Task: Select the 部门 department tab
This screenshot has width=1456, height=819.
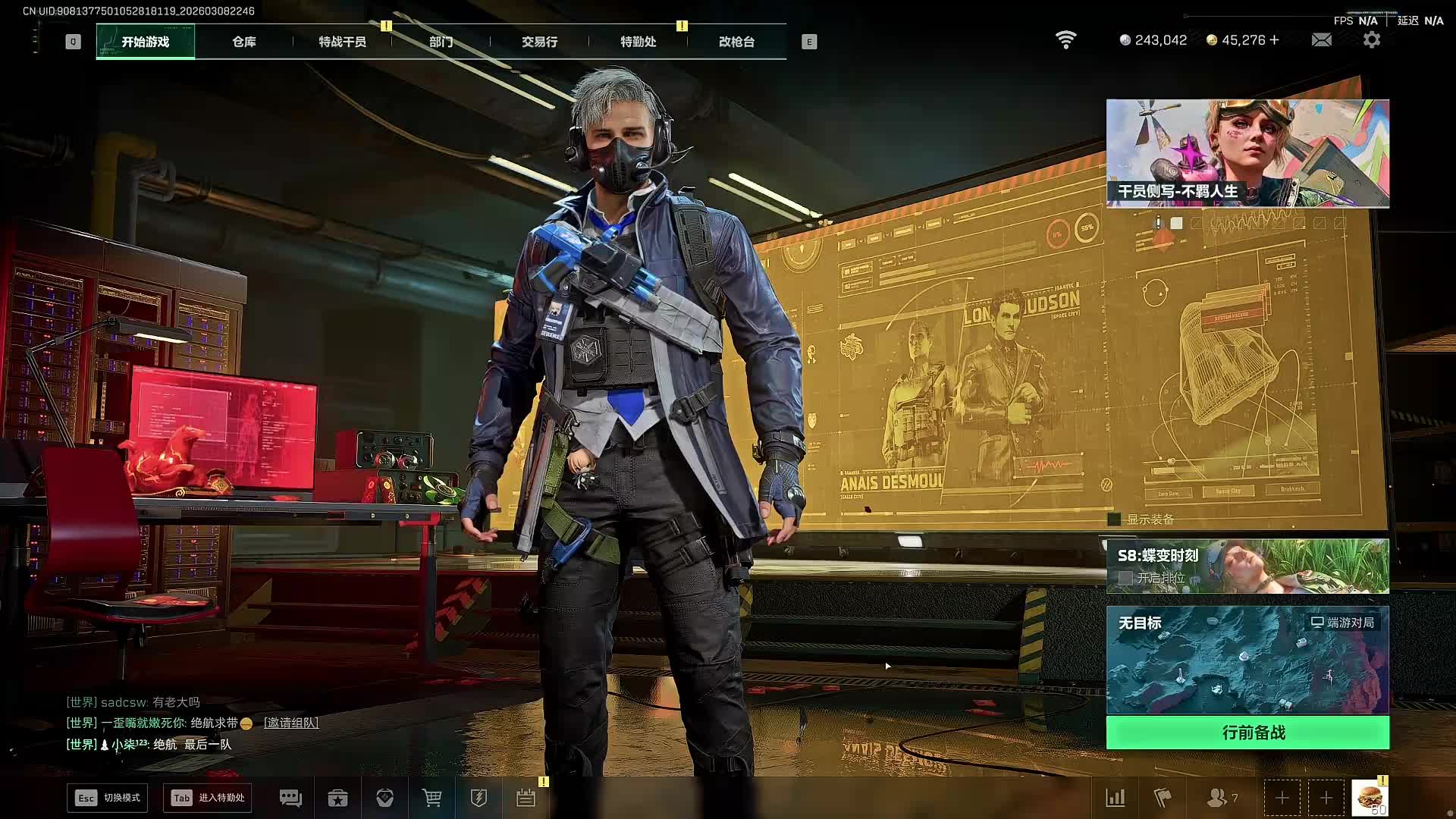Action: (x=441, y=42)
